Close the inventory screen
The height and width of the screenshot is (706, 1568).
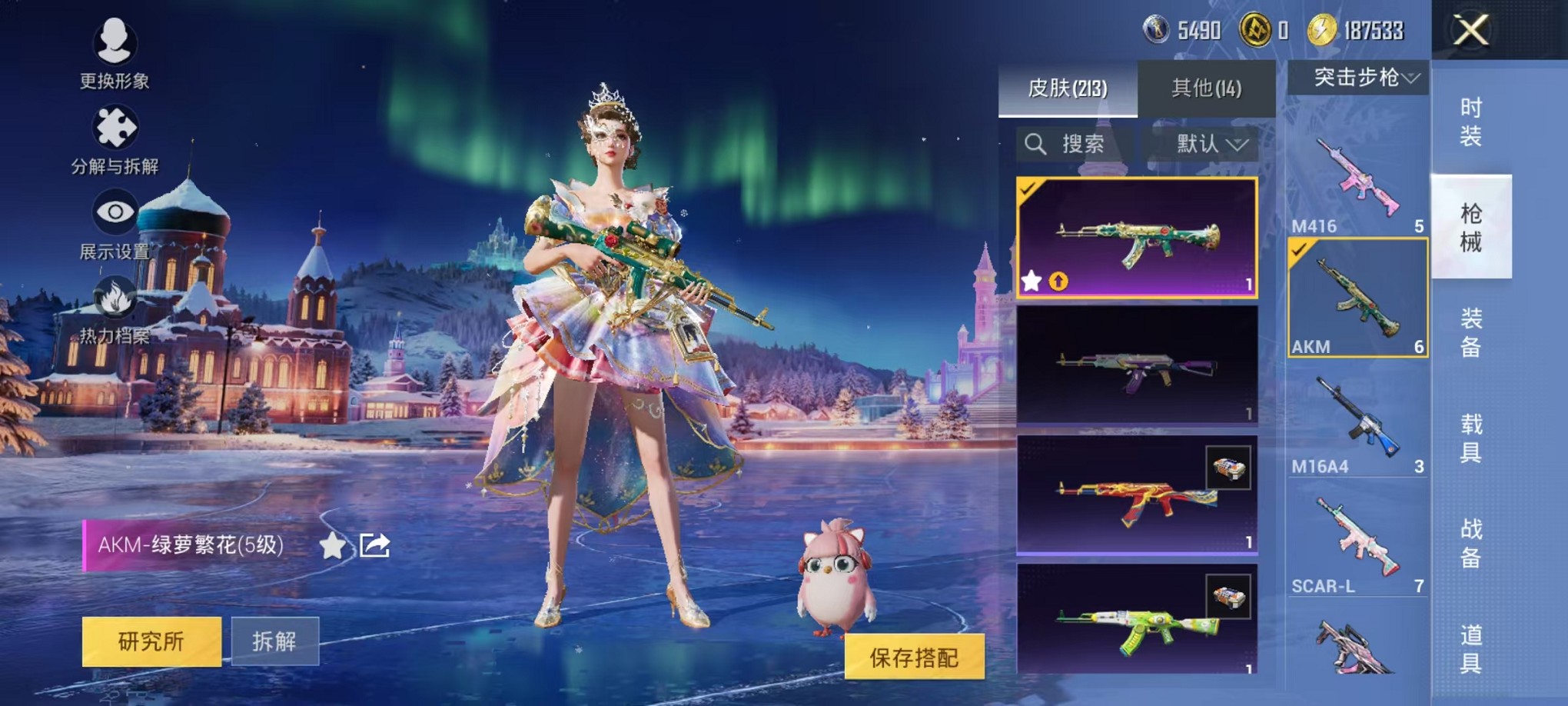[1470, 31]
